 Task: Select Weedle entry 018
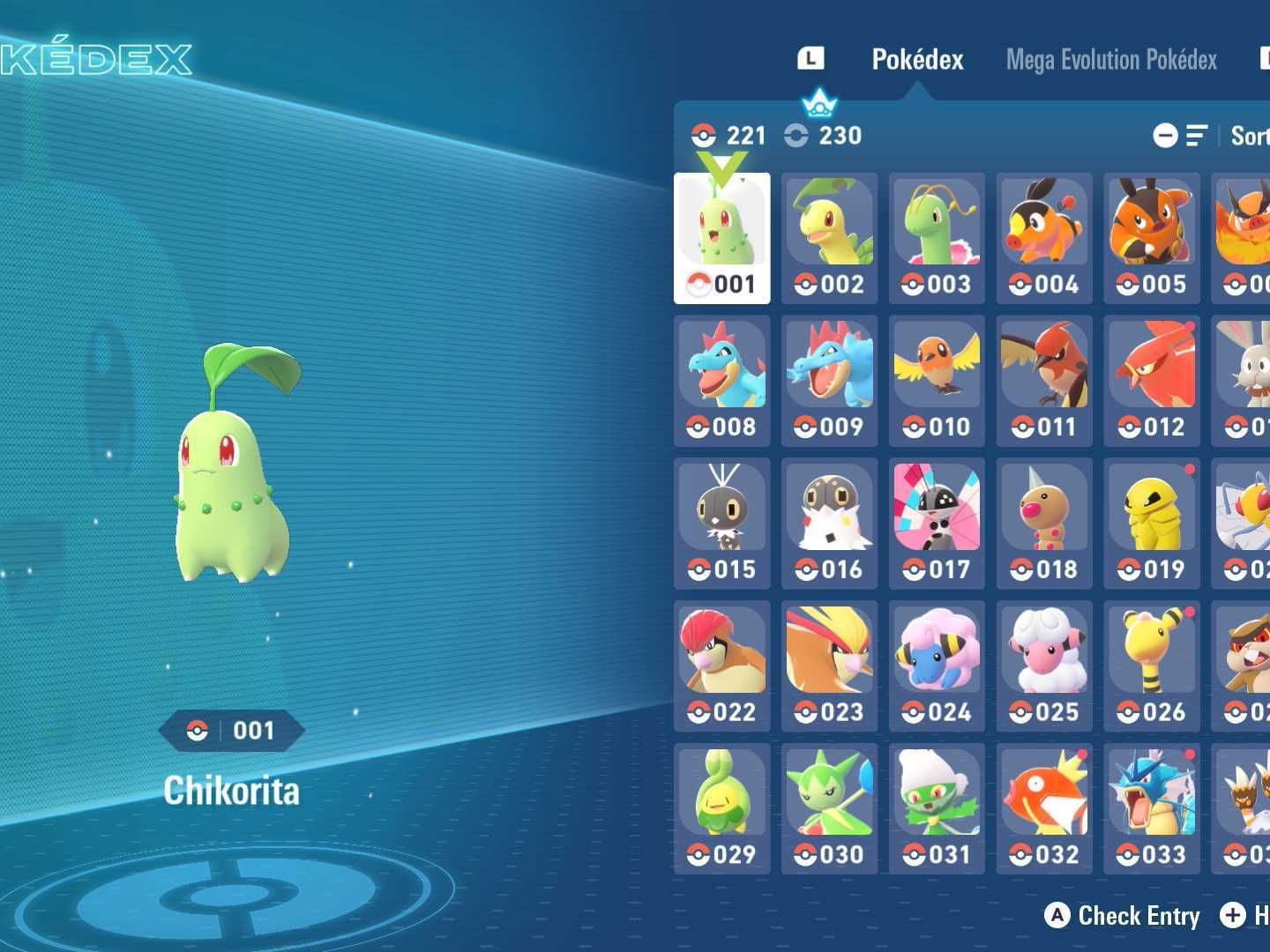tap(1044, 524)
